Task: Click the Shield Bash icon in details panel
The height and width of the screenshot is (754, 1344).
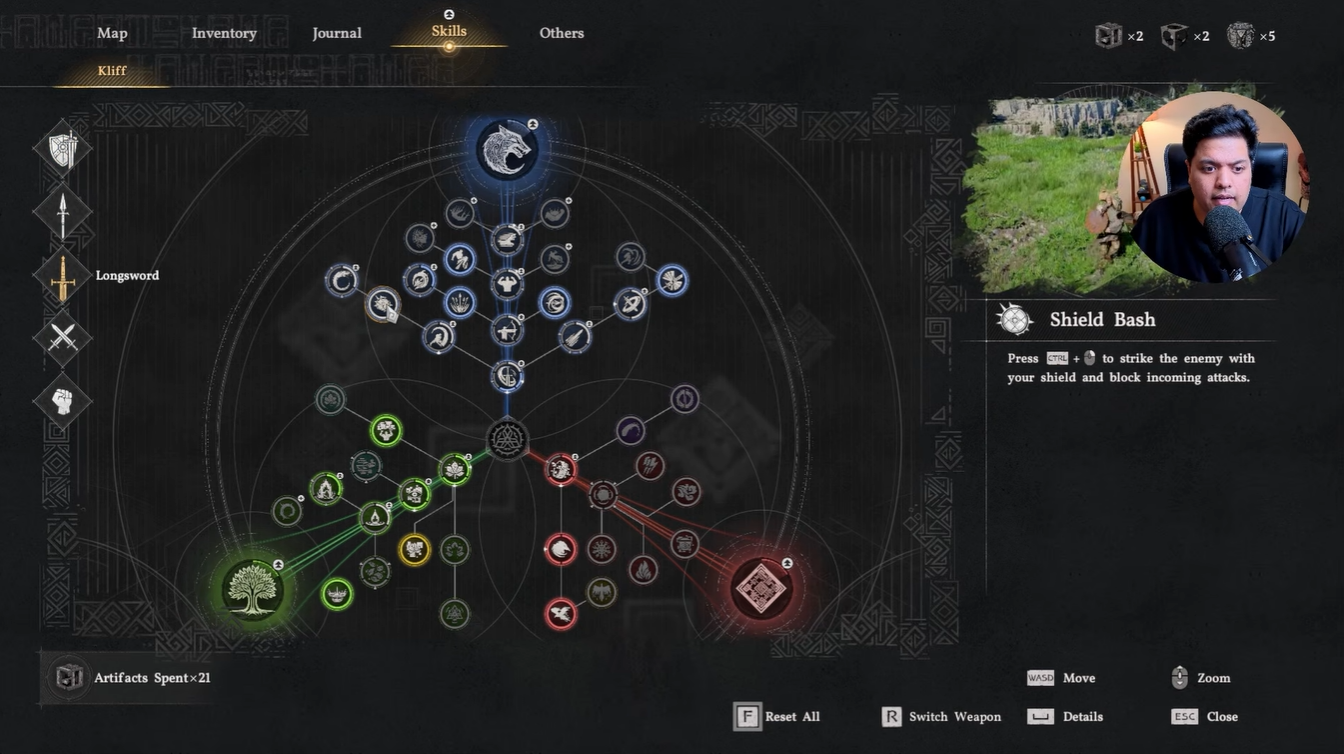Action: (1013, 319)
